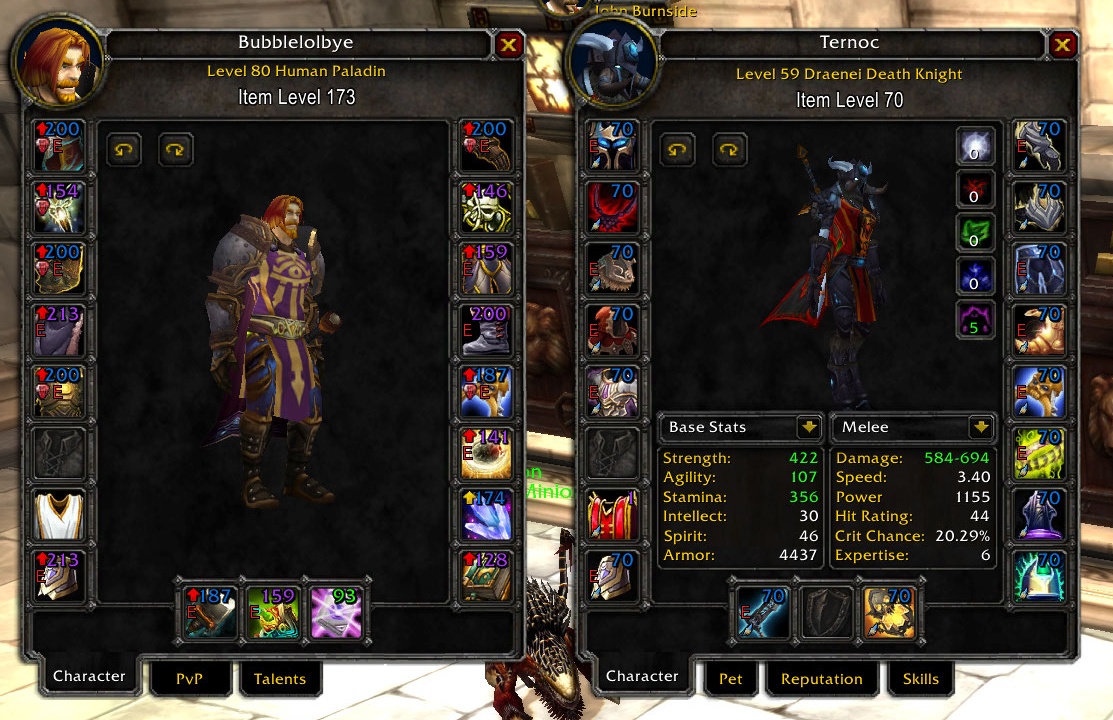Click Bubblelolbye's character portrait
Screen dimensions: 1113x720
(57, 60)
